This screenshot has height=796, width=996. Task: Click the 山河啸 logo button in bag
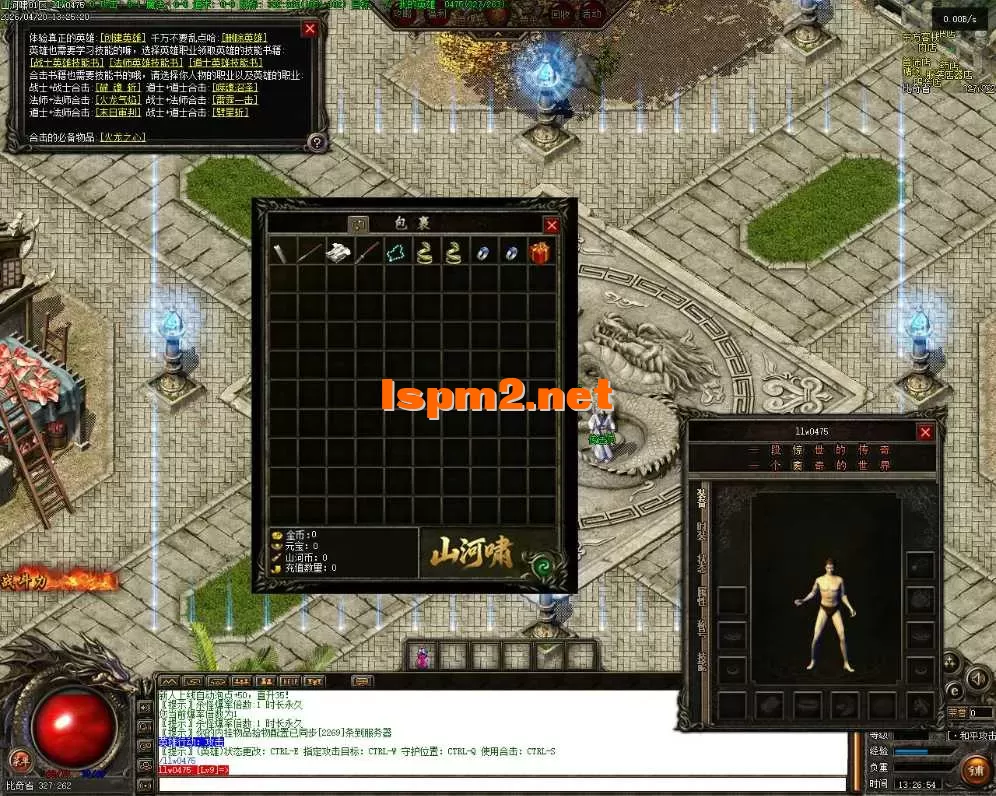pos(472,552)
